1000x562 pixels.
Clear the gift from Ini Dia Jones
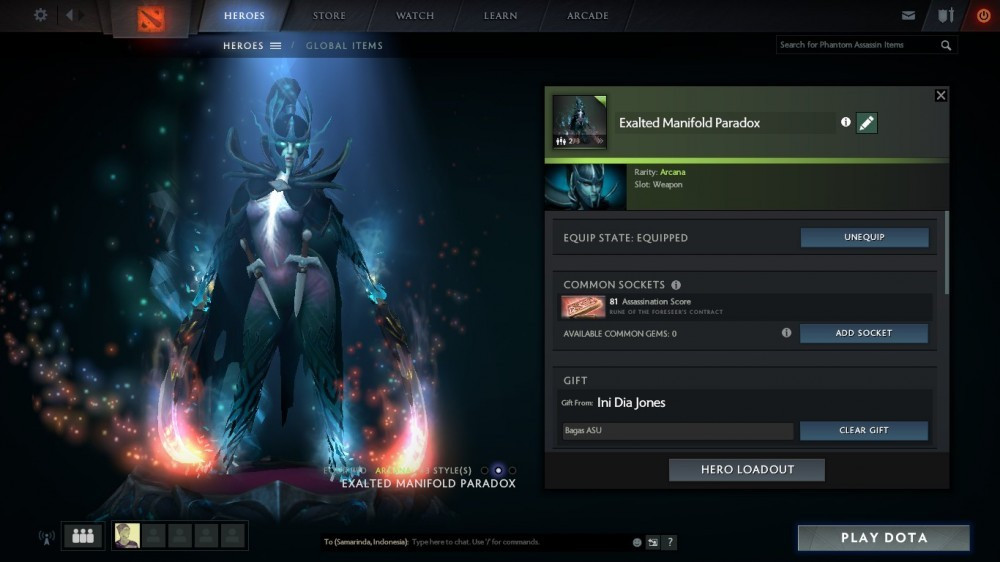[x=864, y=430]
